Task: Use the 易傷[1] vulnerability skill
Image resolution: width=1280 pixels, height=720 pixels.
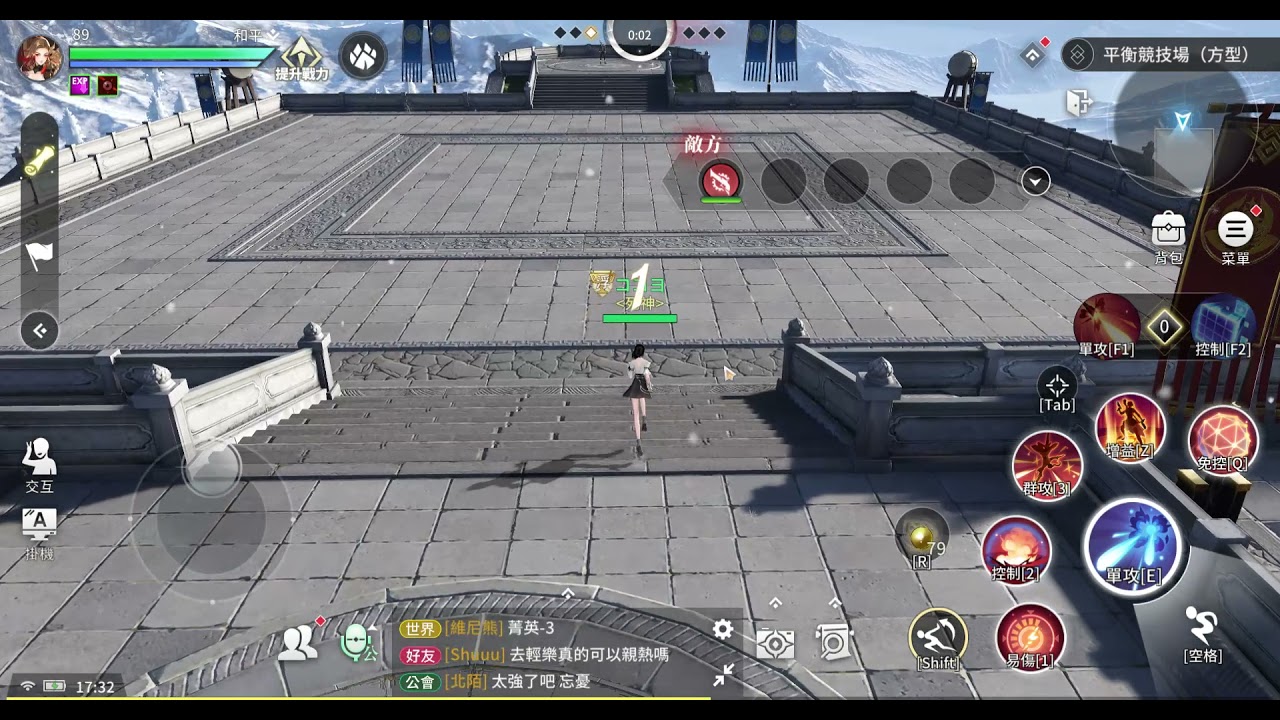Action: [x=1030, y=636]
